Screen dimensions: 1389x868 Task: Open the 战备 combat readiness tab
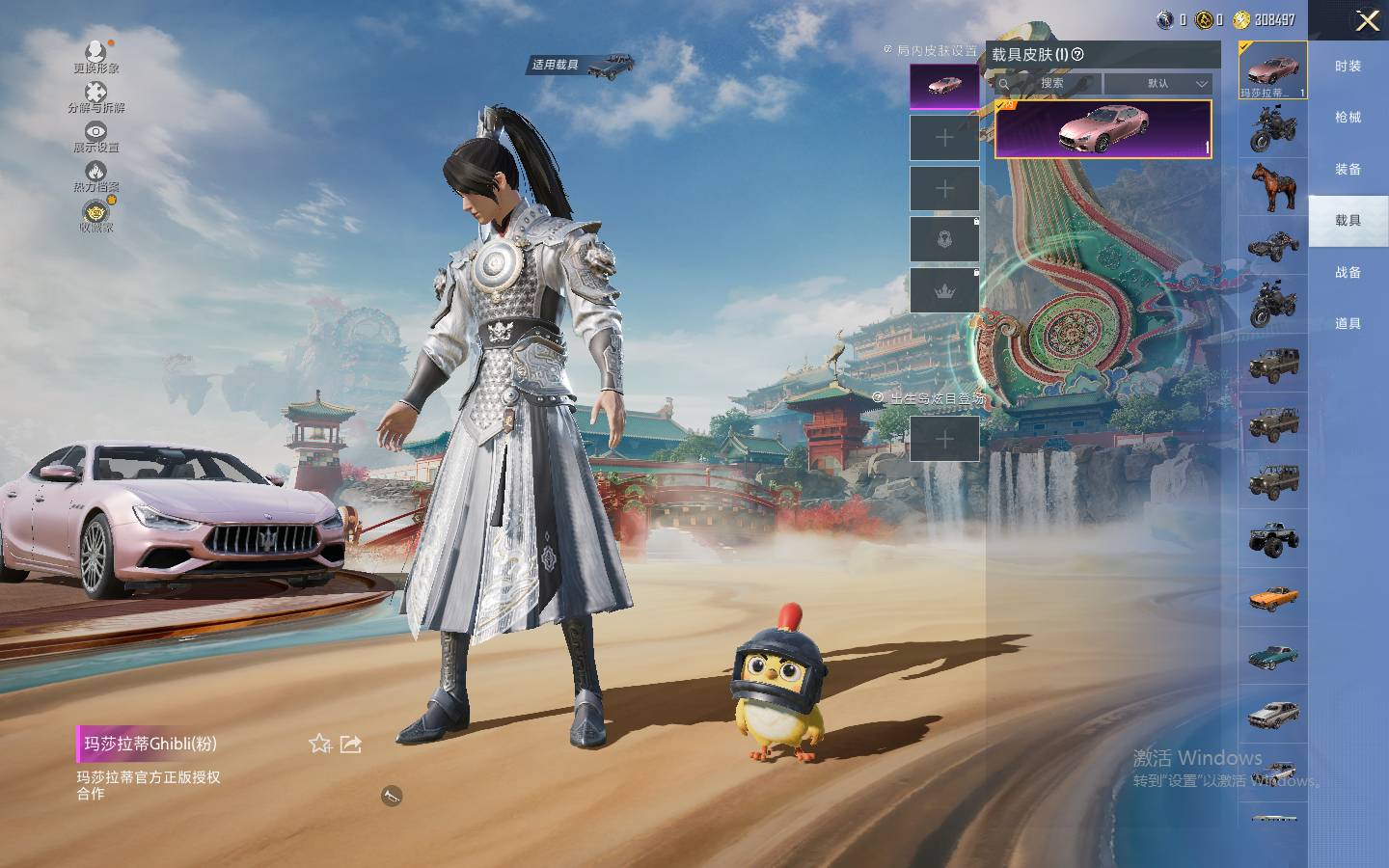1348,273
